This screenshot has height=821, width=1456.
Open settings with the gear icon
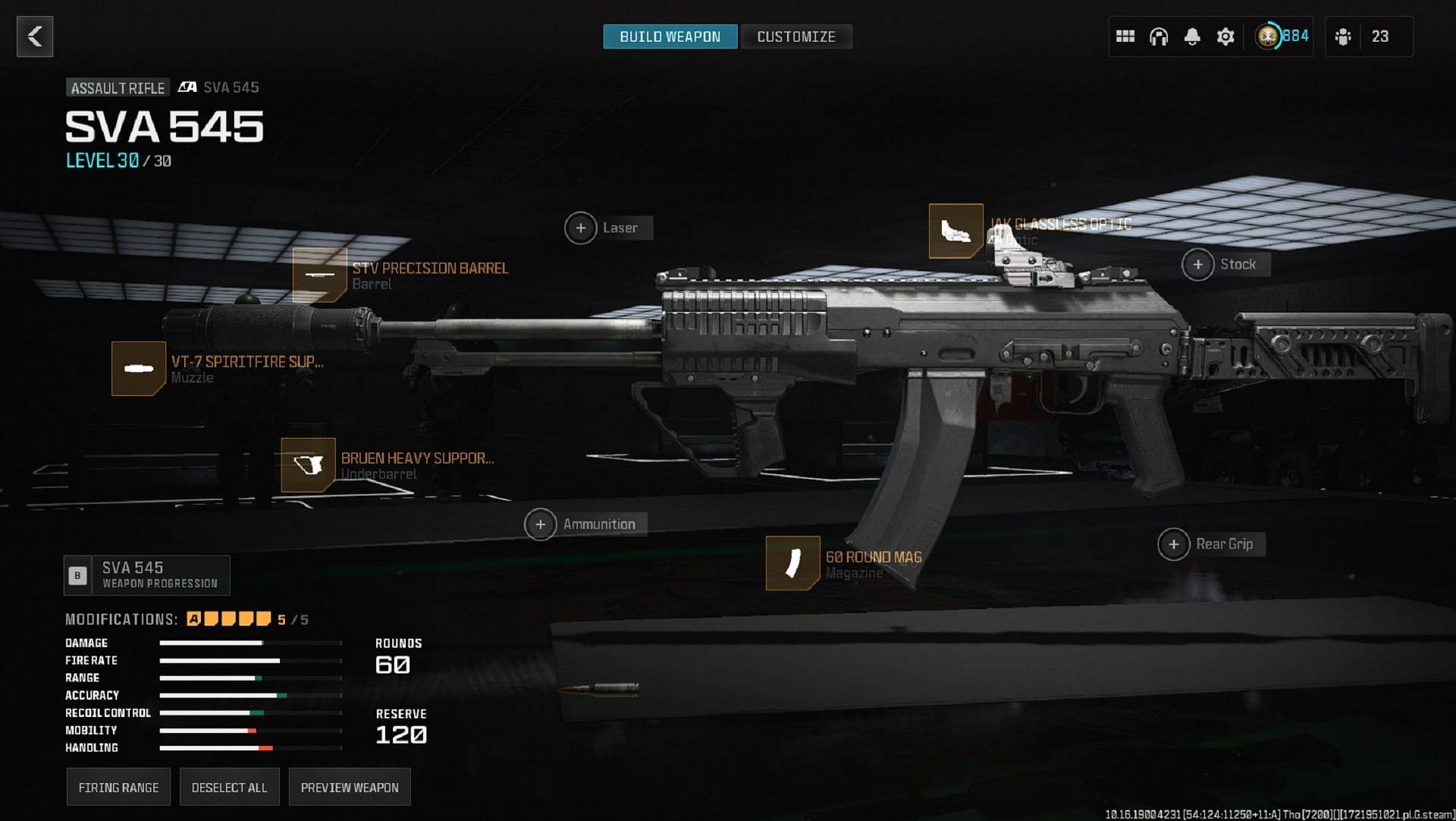click(x=1225, y=36)
